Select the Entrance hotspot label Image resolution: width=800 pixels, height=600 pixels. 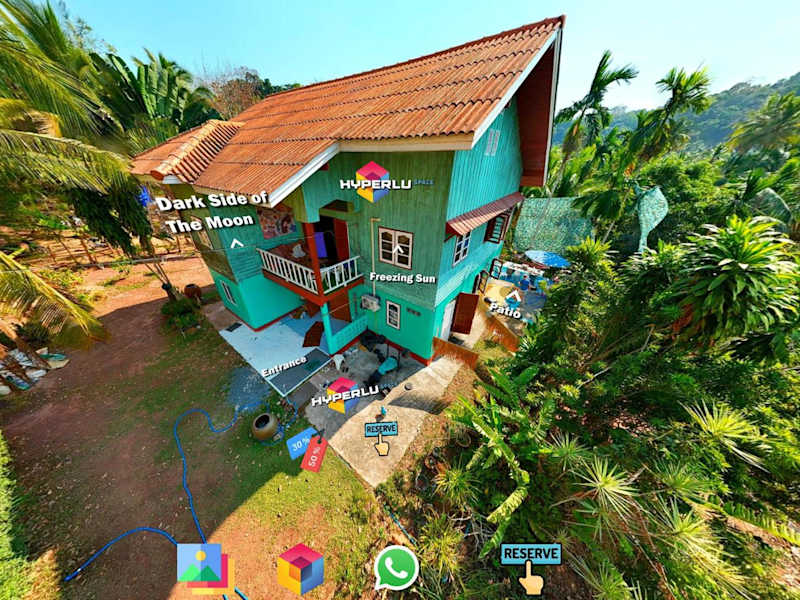click(x=283, y=367)
